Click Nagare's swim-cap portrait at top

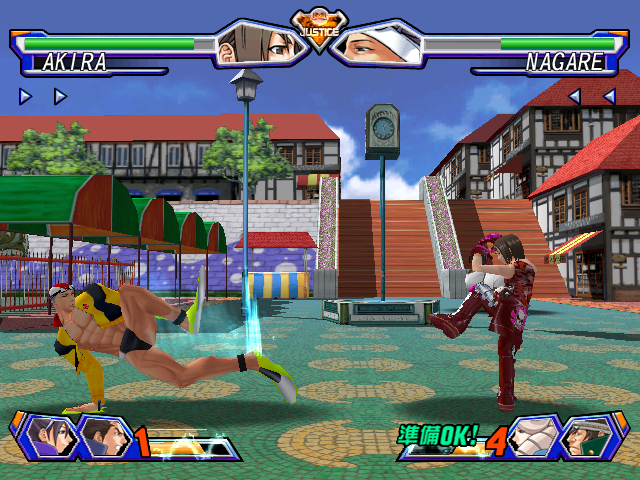[x=381, y=43]
